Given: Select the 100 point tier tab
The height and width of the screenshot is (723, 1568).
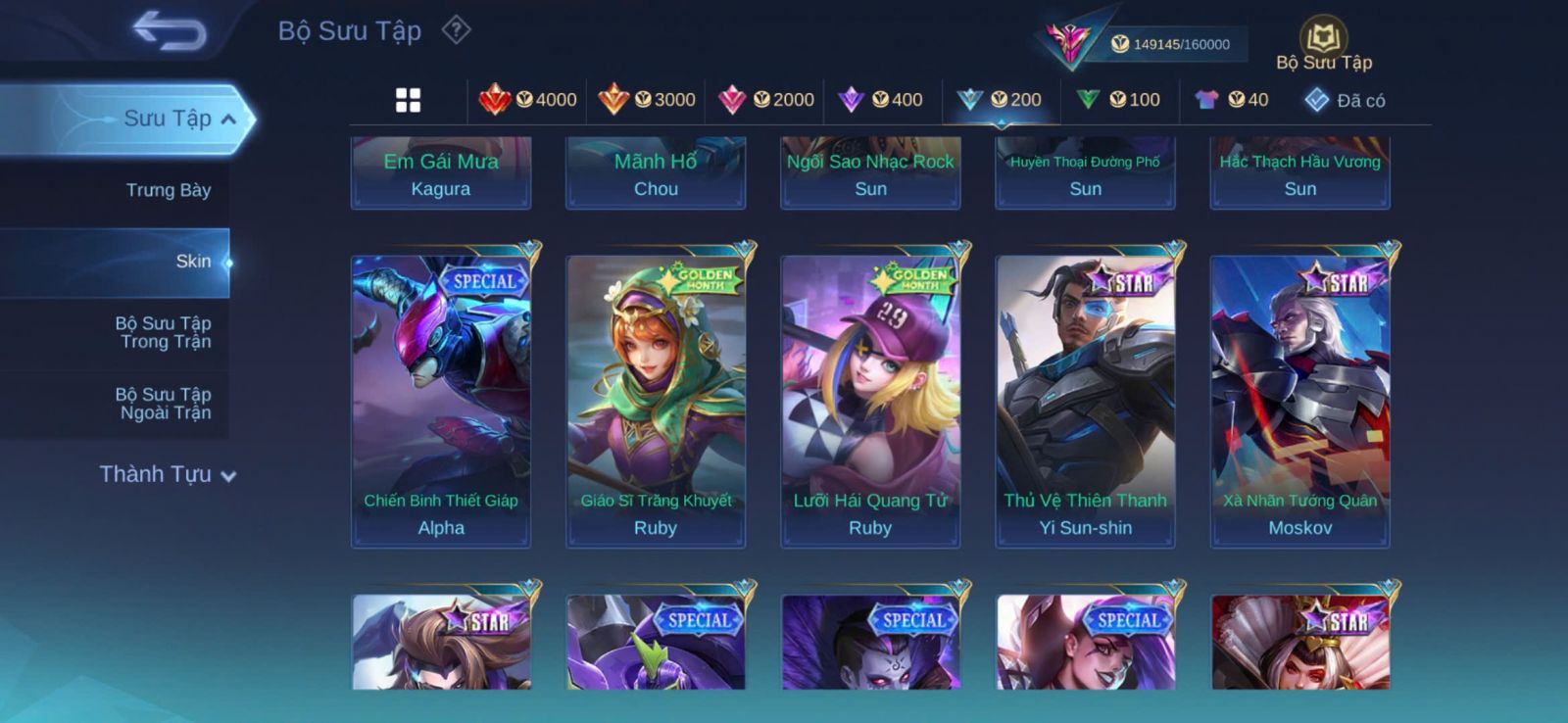Looking at the screenshot, I should 1118,100.
